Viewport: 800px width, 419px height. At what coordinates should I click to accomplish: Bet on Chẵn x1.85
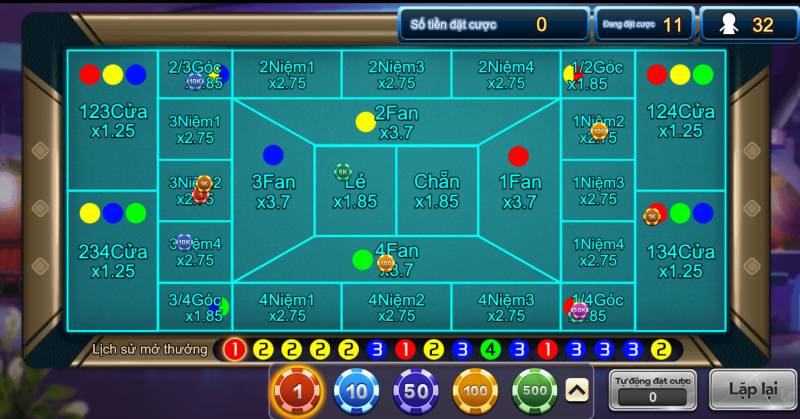coord(437,191)
